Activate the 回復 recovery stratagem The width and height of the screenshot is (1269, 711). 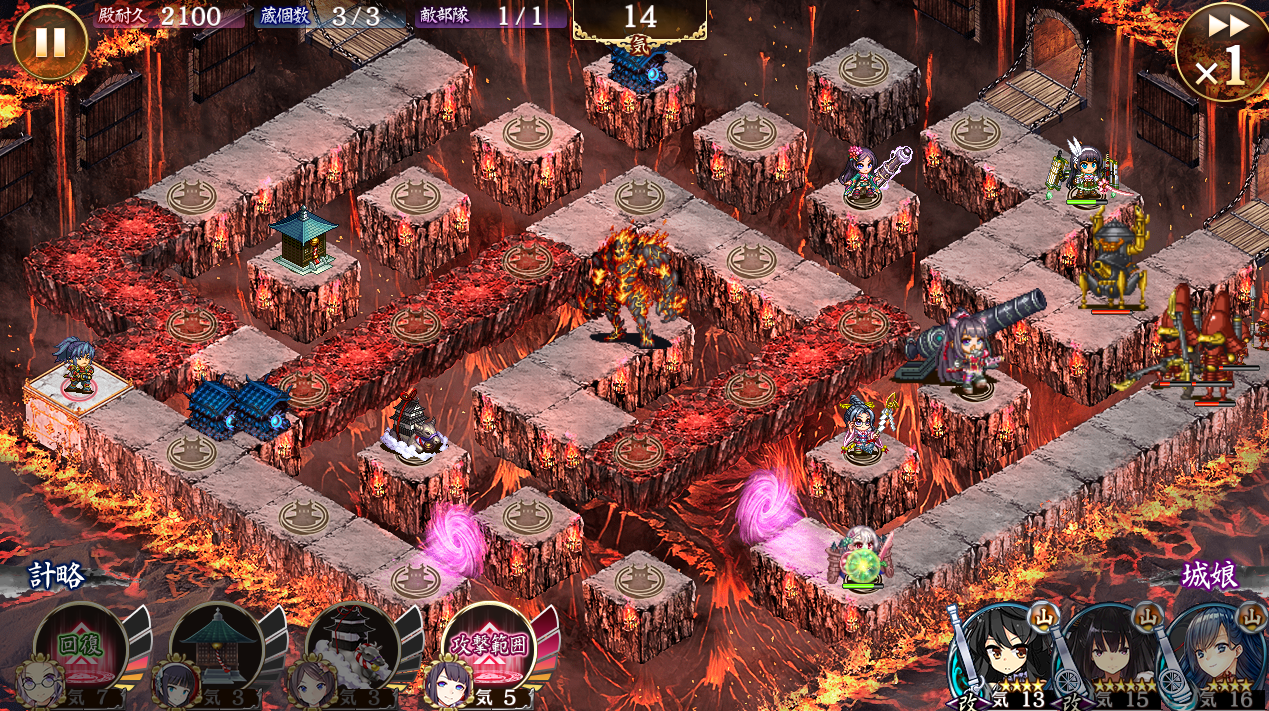point(80,647)
